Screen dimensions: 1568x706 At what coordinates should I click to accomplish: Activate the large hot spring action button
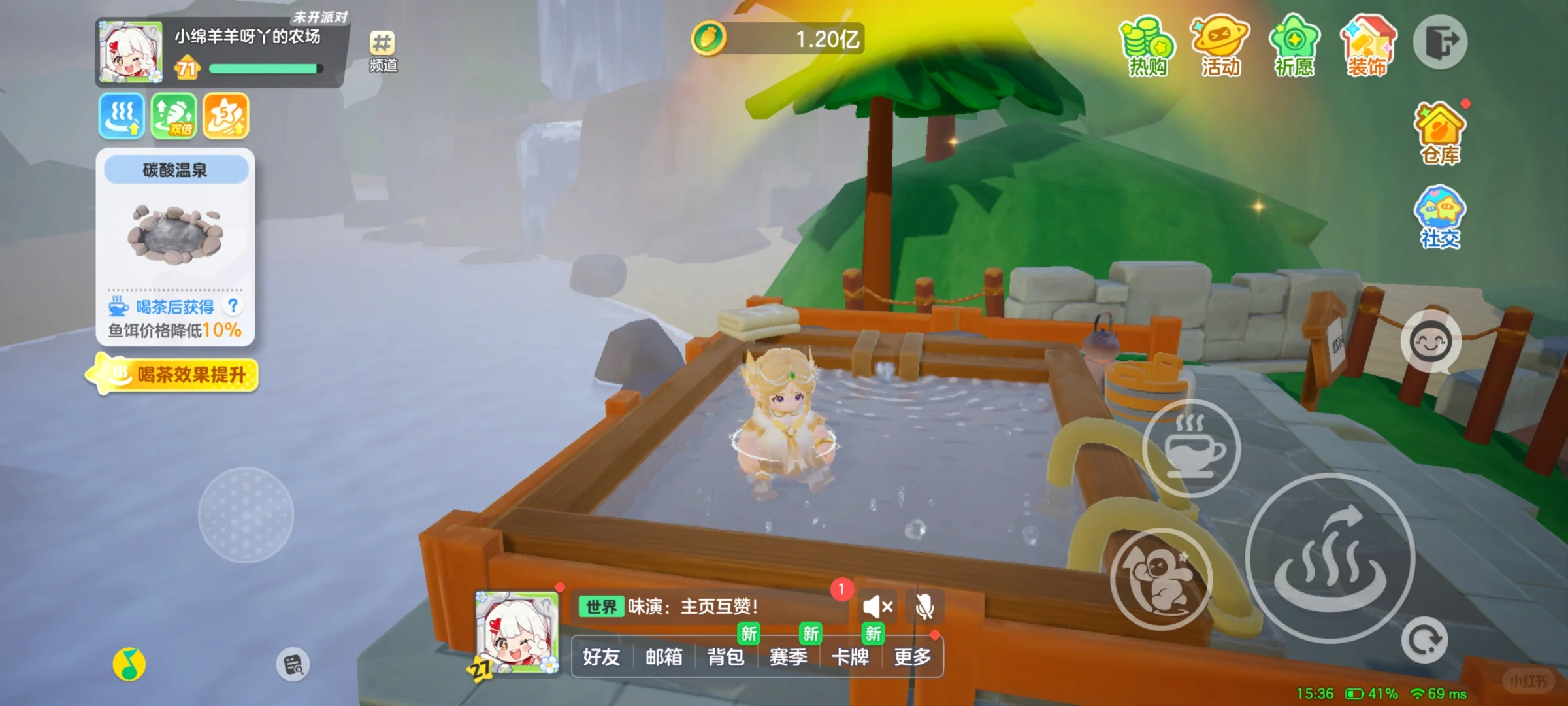click(1330, 558)
